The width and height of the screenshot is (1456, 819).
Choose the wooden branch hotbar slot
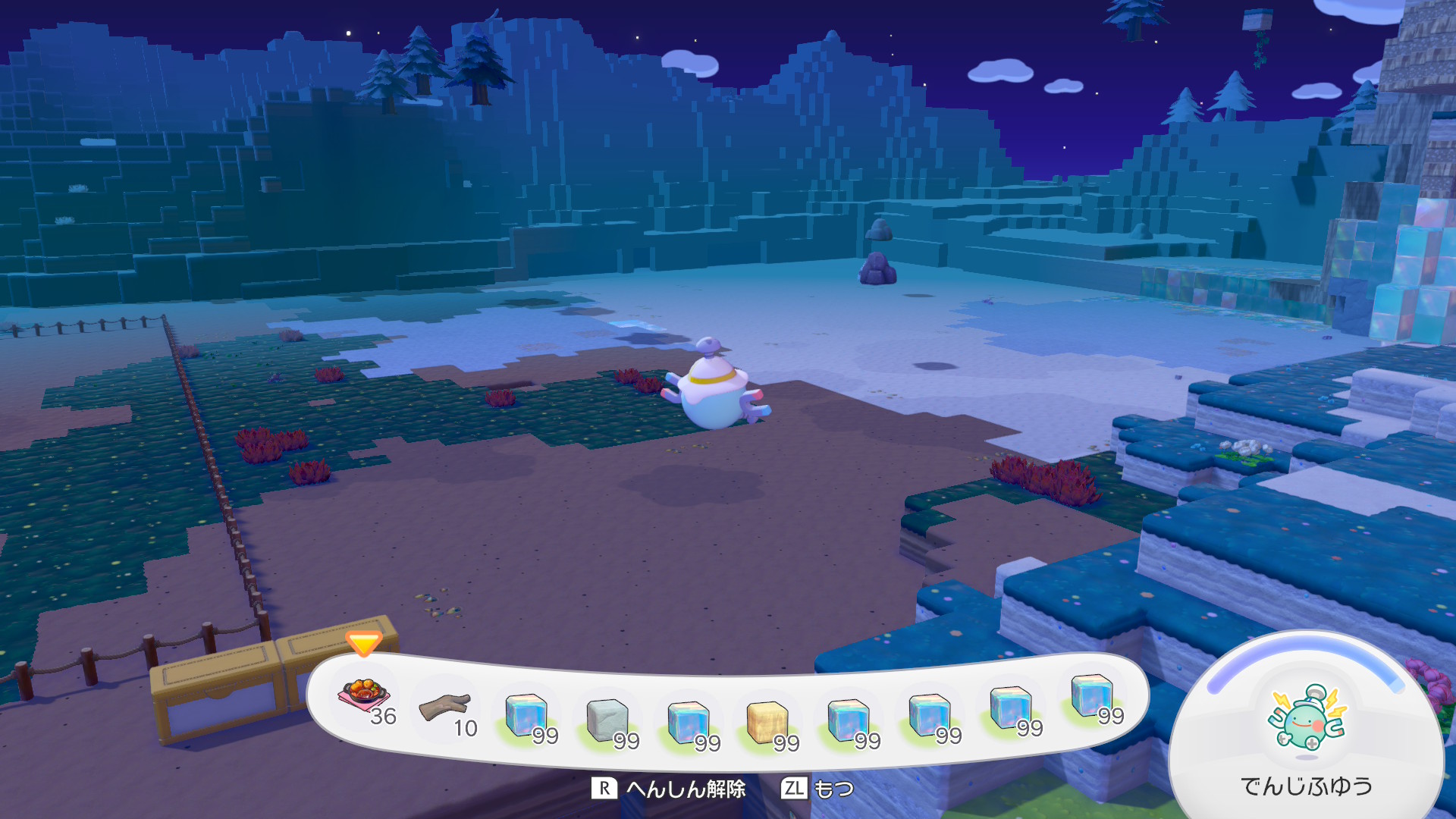pyautogui.click(x=446, y=707)
